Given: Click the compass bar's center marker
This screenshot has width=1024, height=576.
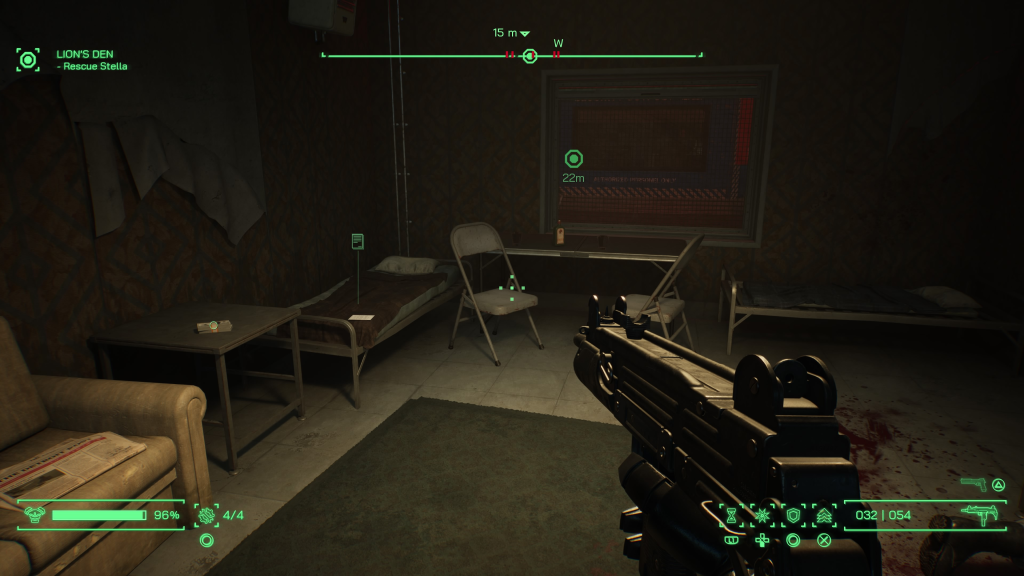Looking at the screenshot, I should pyautogui.click(x=530, y=56).
